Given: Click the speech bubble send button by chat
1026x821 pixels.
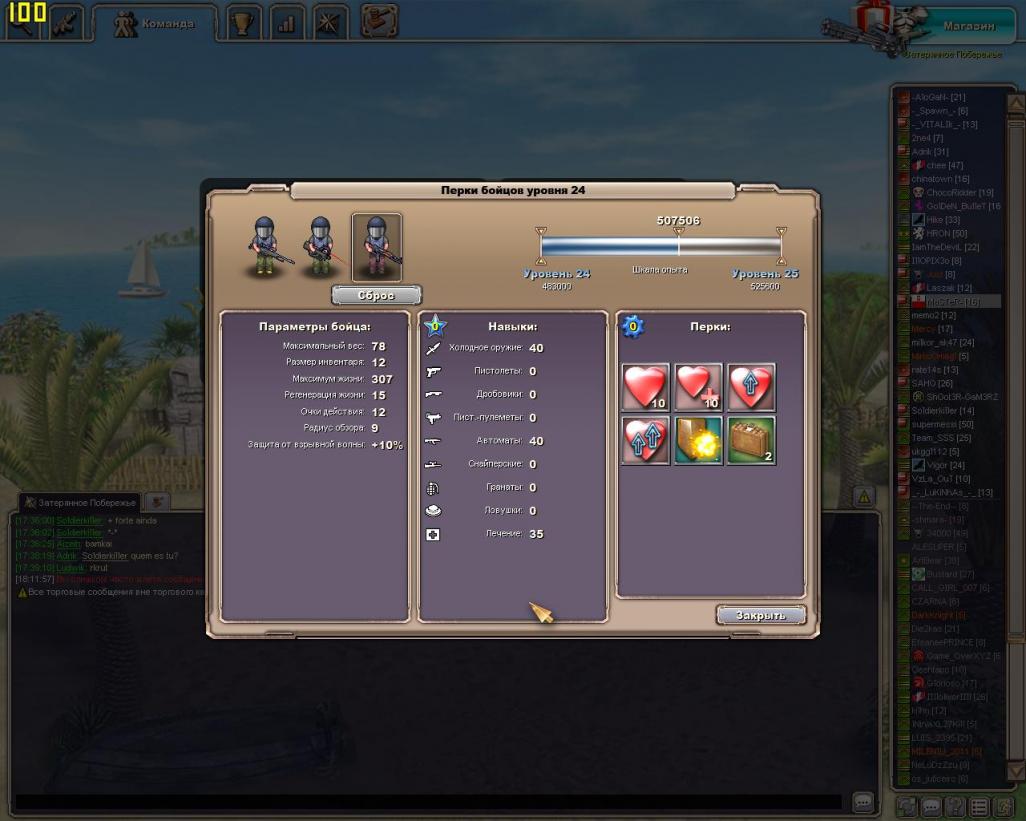Looking at the screenshot, I should click(x=863, y=802).
